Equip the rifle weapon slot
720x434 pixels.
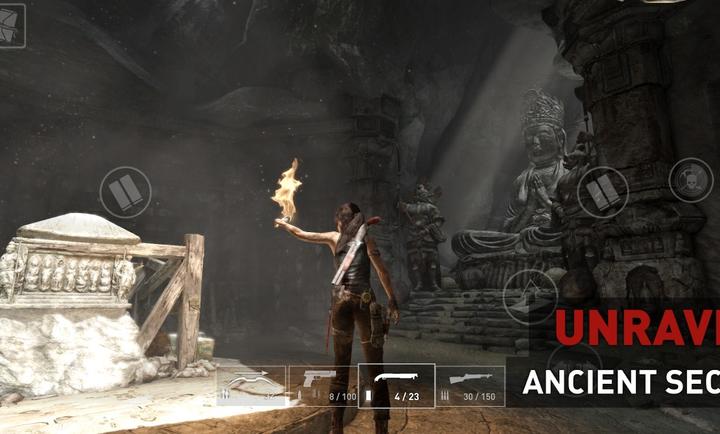coord(470,386)
